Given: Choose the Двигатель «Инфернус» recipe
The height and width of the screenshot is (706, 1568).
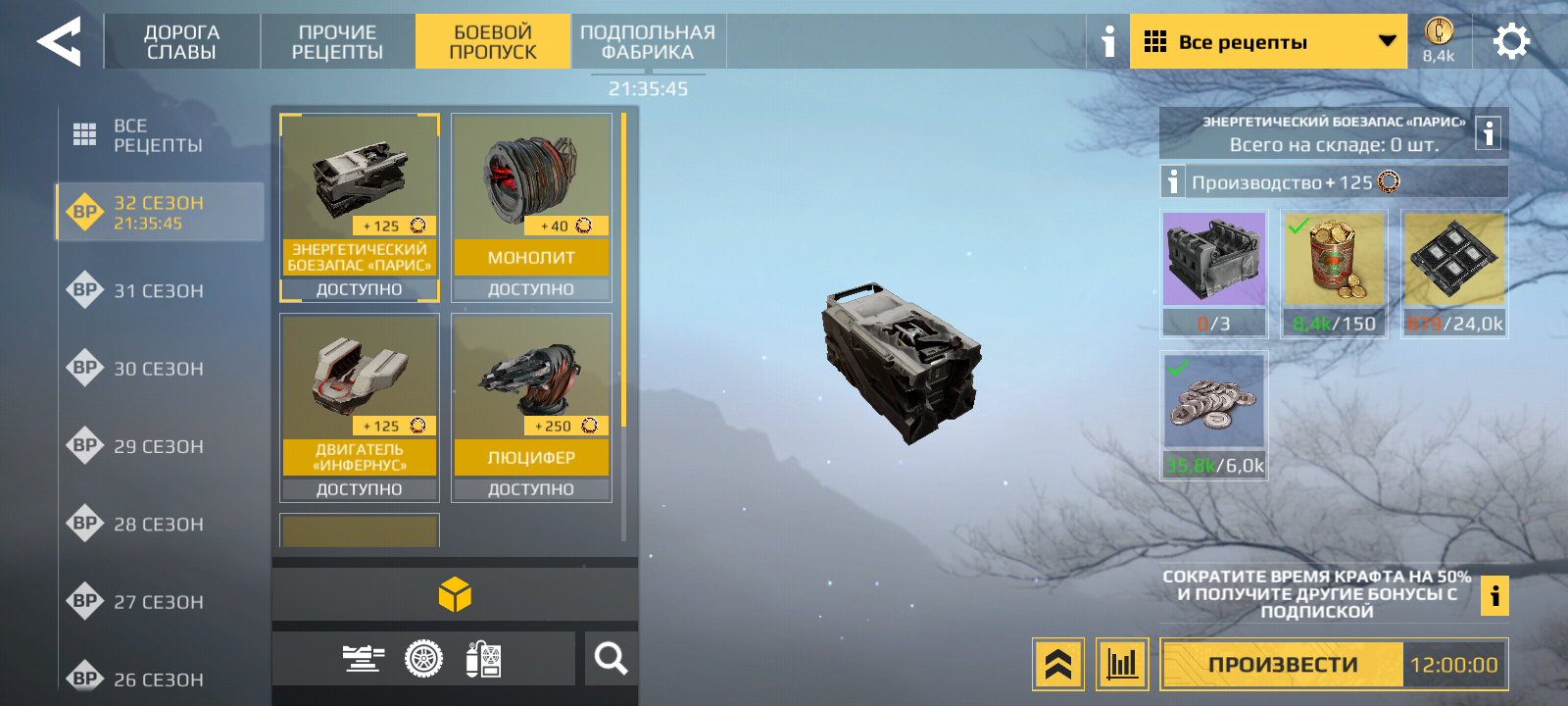Looking at the screenshot, I should (x=359, y=407).
